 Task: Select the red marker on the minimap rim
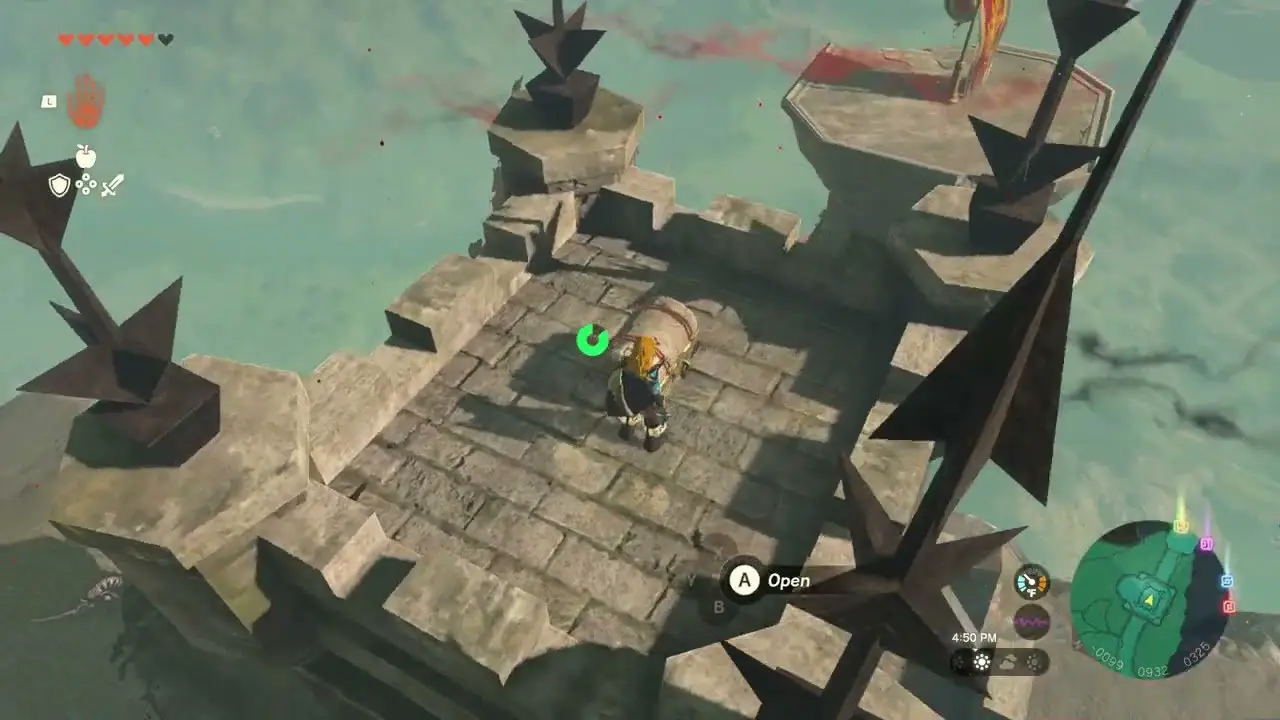click(1229, 606)
